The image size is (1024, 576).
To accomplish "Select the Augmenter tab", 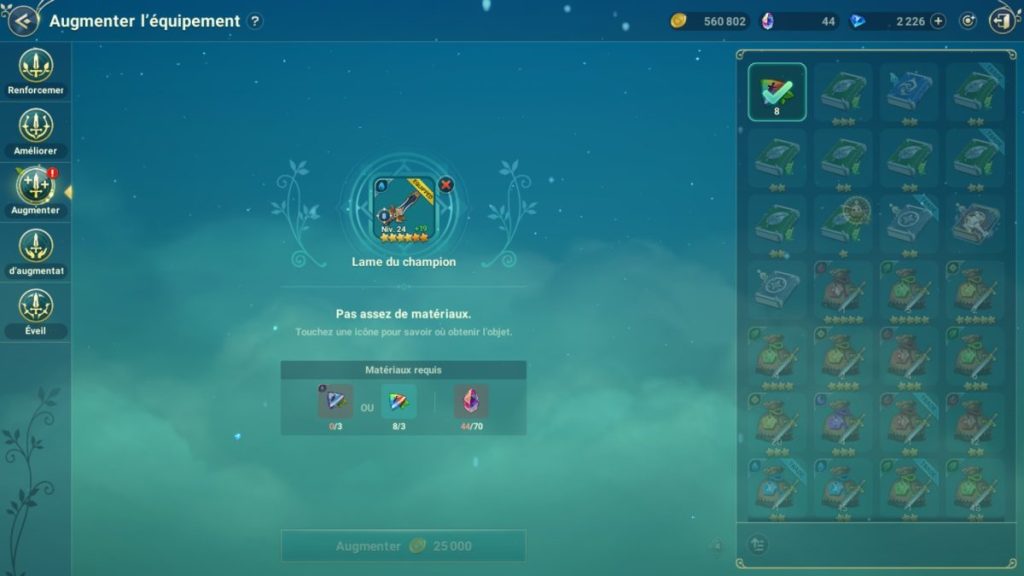I will pyautogui.click(x=36, y=190).
